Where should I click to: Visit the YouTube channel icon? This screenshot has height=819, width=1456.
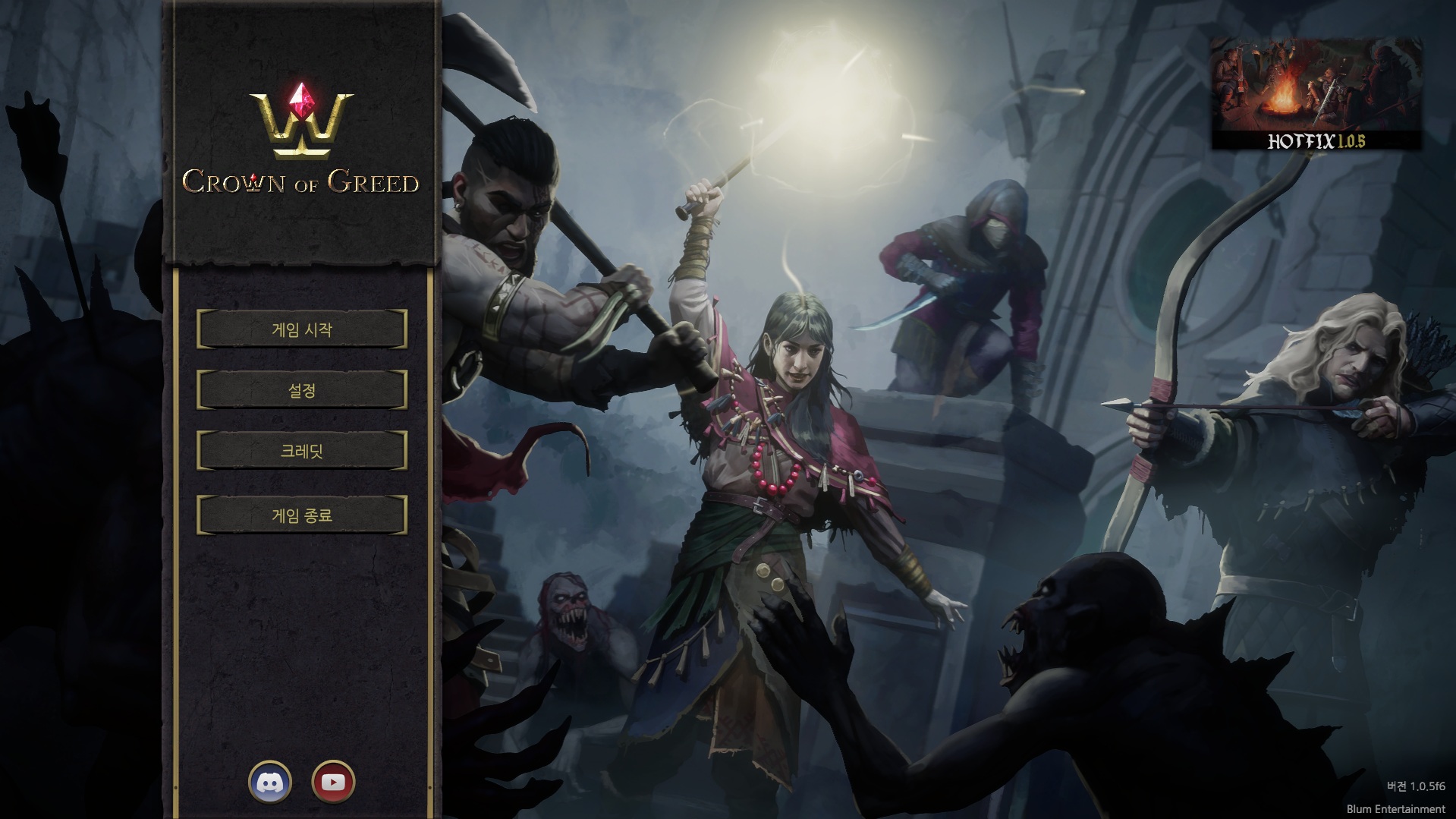[333, 782]
